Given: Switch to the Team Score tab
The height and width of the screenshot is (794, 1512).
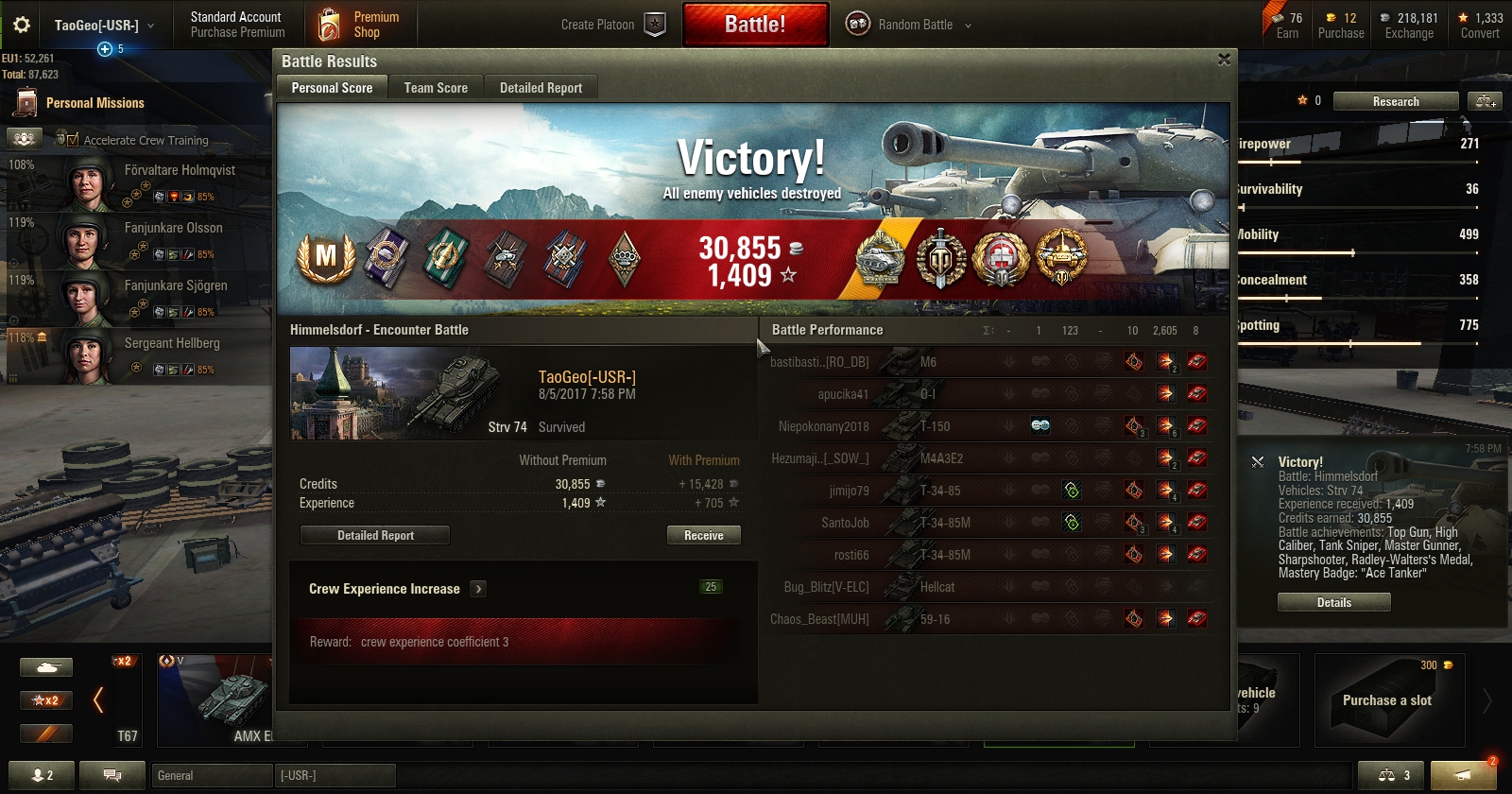Looking at the screenshot, I should point(436,88).
